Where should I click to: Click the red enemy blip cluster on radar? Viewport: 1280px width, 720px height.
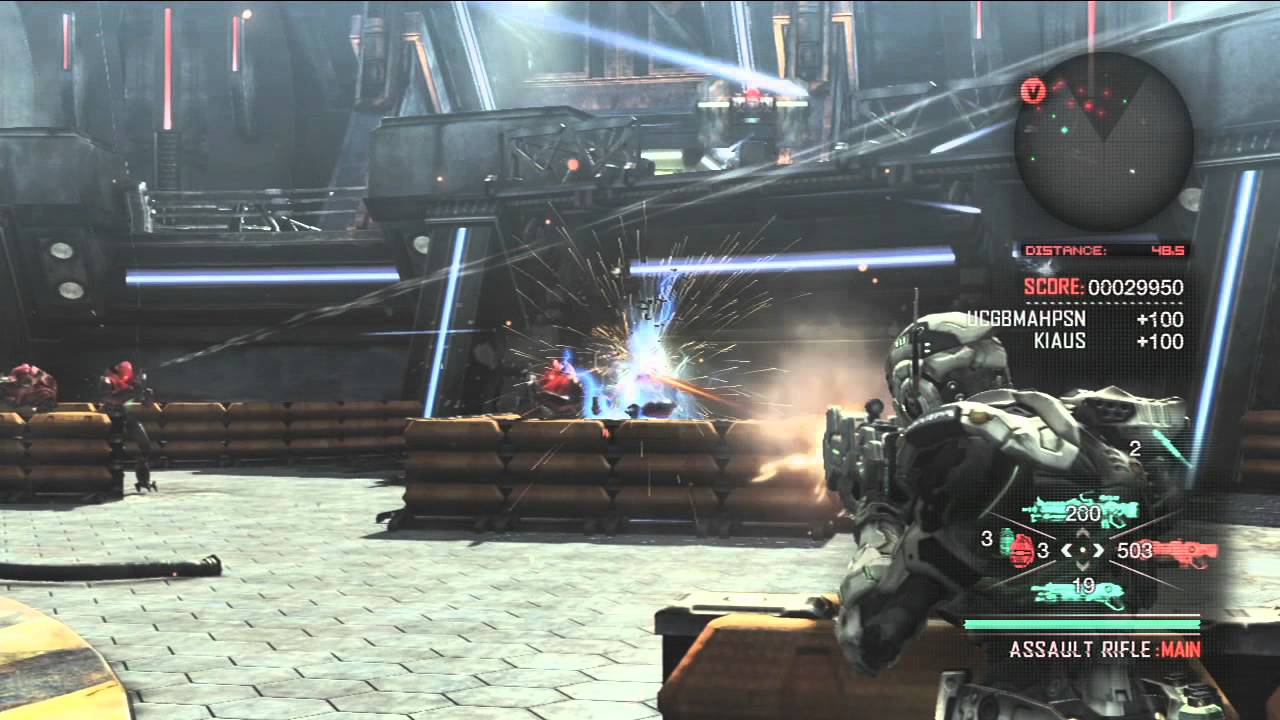click(x=1085, y=100)
